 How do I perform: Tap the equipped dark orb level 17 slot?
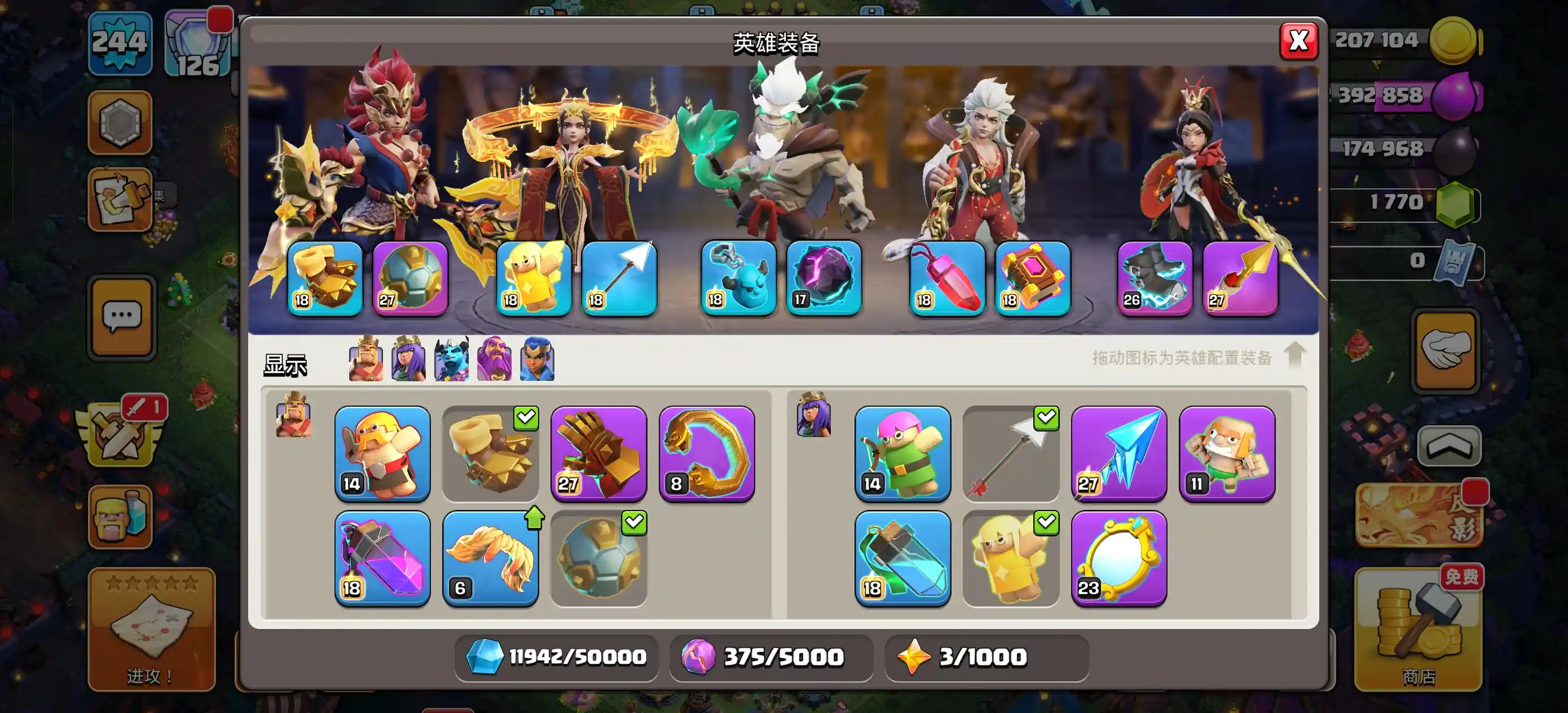[823, 278]
